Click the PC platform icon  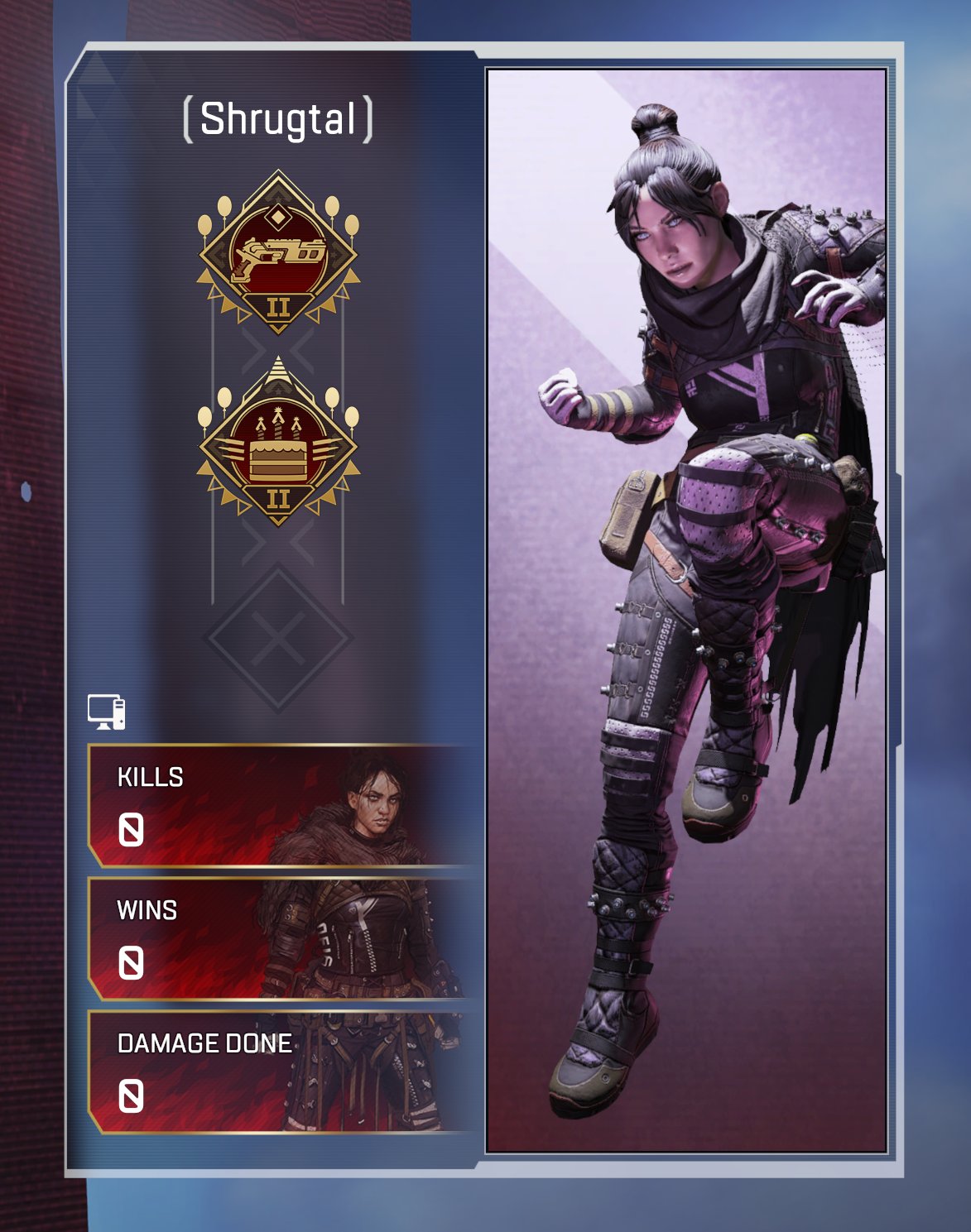tap(107, 712)
